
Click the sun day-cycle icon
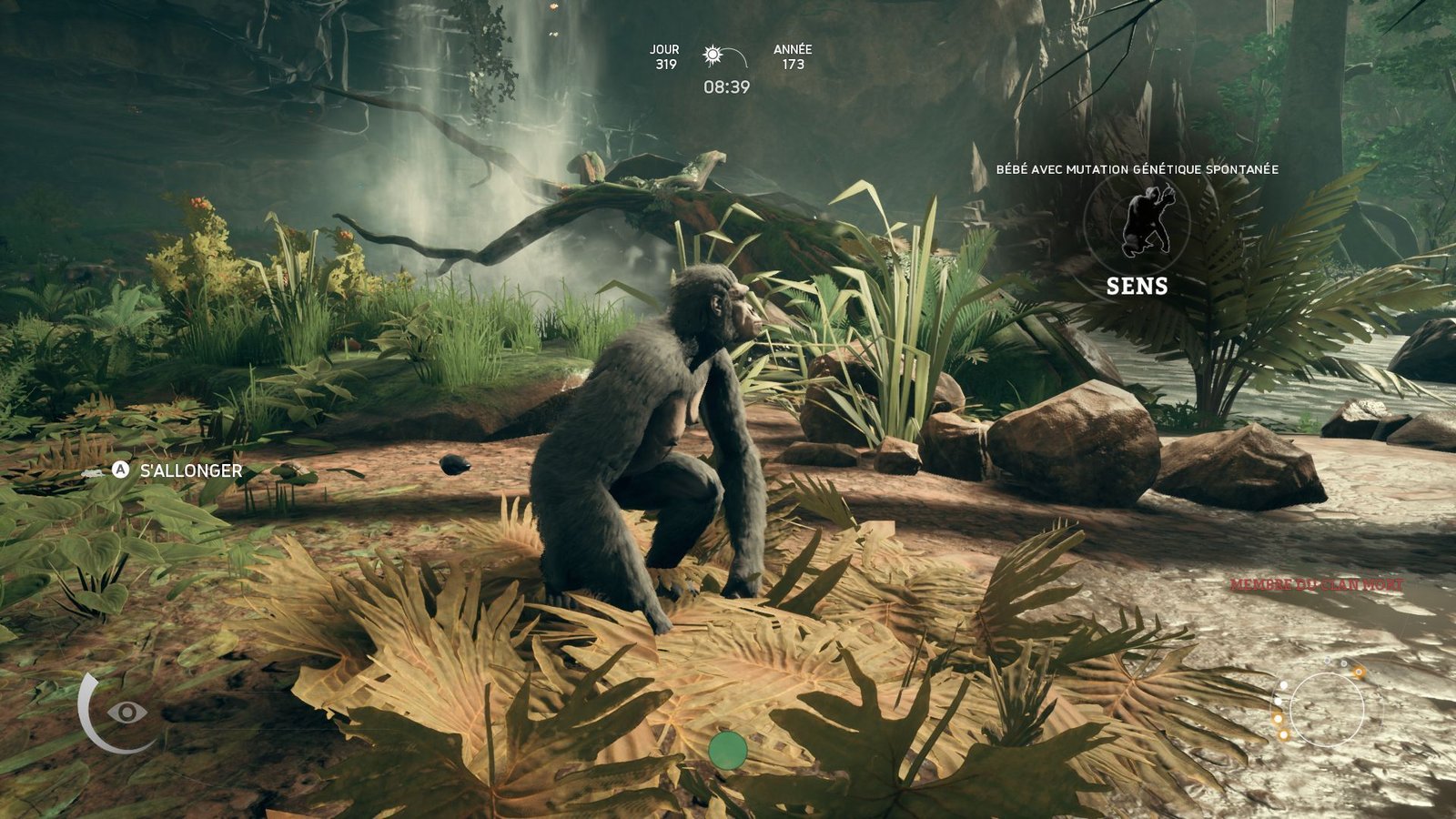pos(713,56)
